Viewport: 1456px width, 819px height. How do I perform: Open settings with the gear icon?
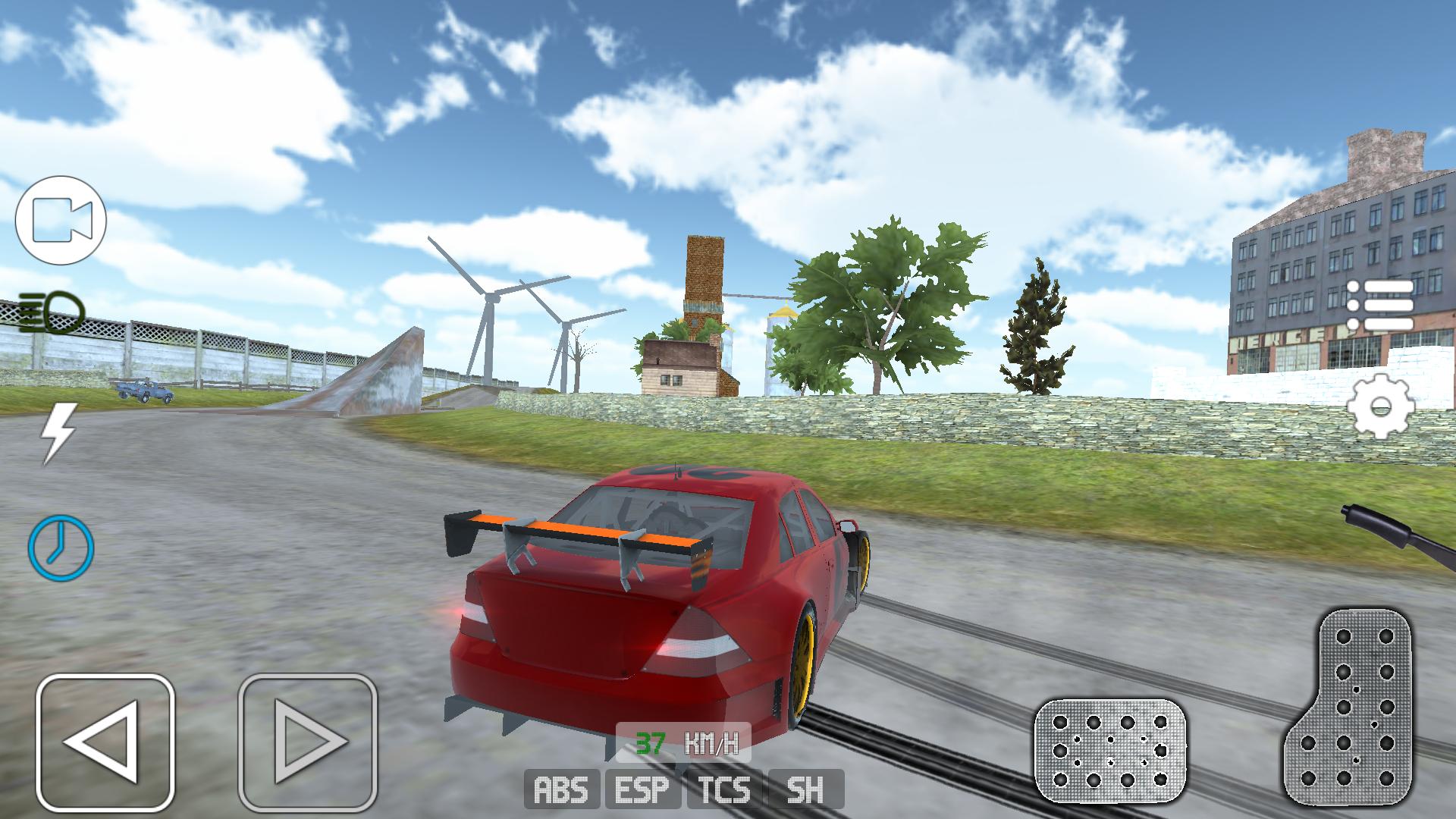coord(1380,406)
